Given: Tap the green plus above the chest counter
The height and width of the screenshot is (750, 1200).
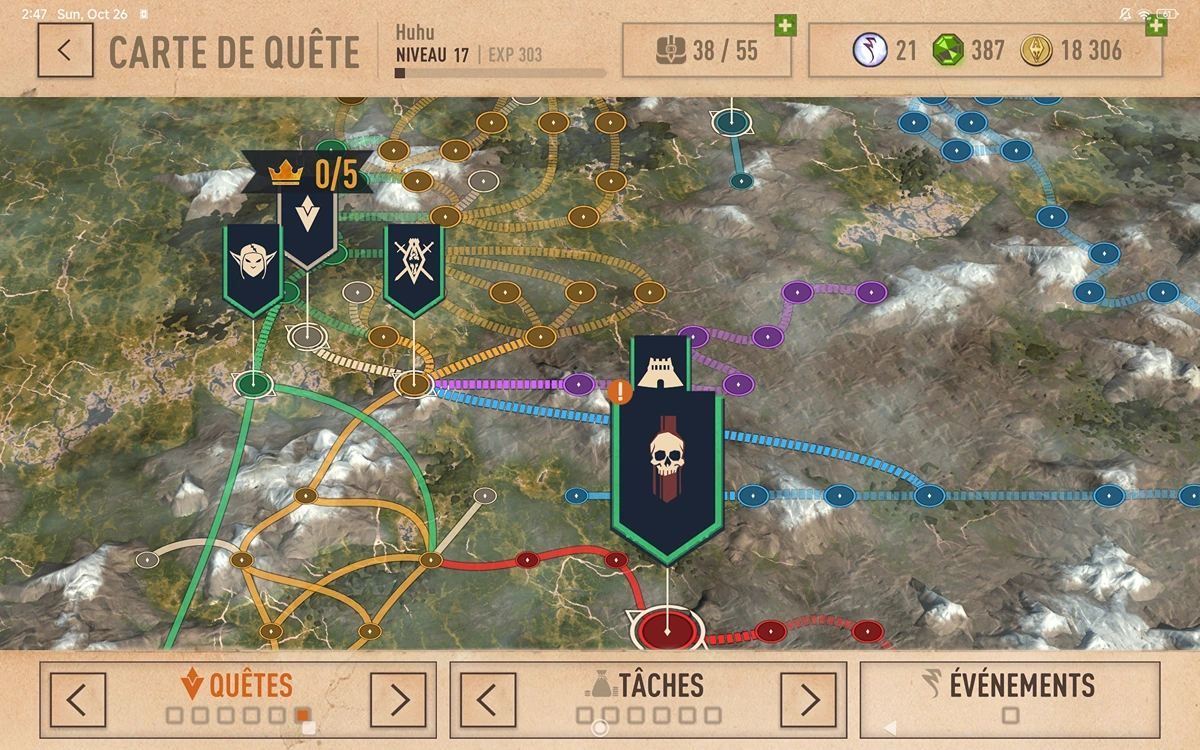Looking at the screenshot, I should 785,25.
